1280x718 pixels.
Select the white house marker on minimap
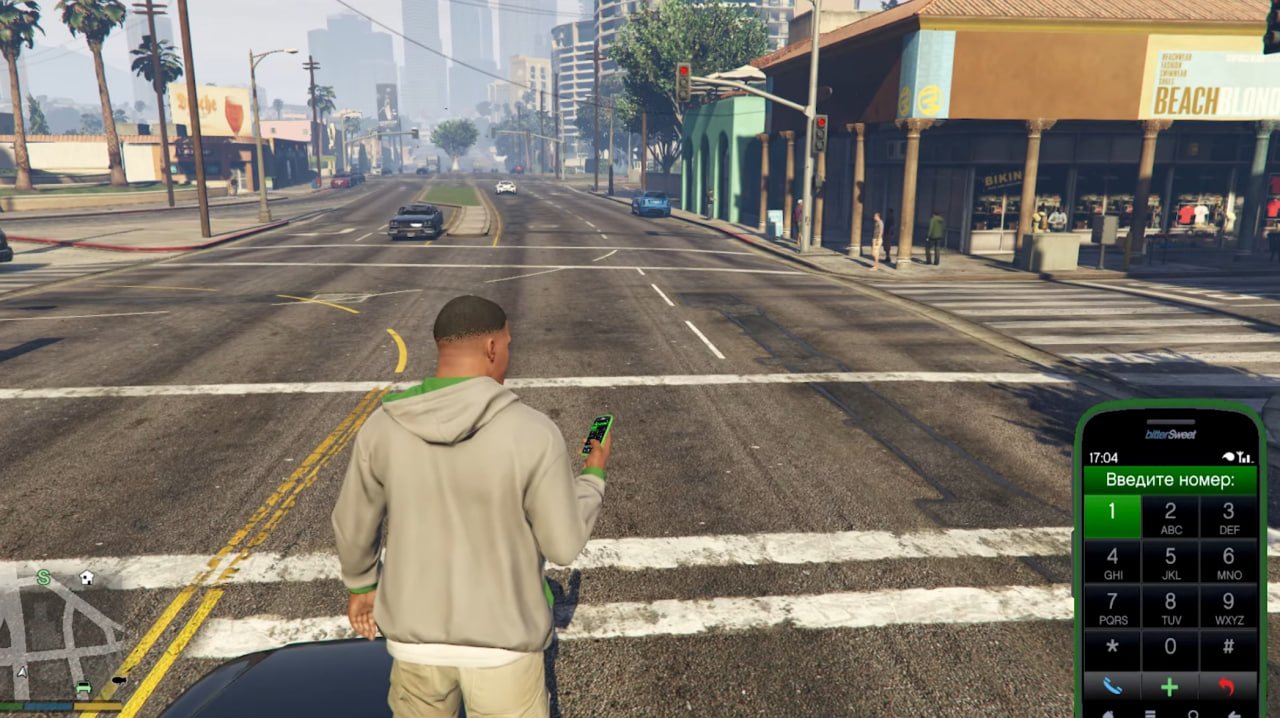(87, 577)
